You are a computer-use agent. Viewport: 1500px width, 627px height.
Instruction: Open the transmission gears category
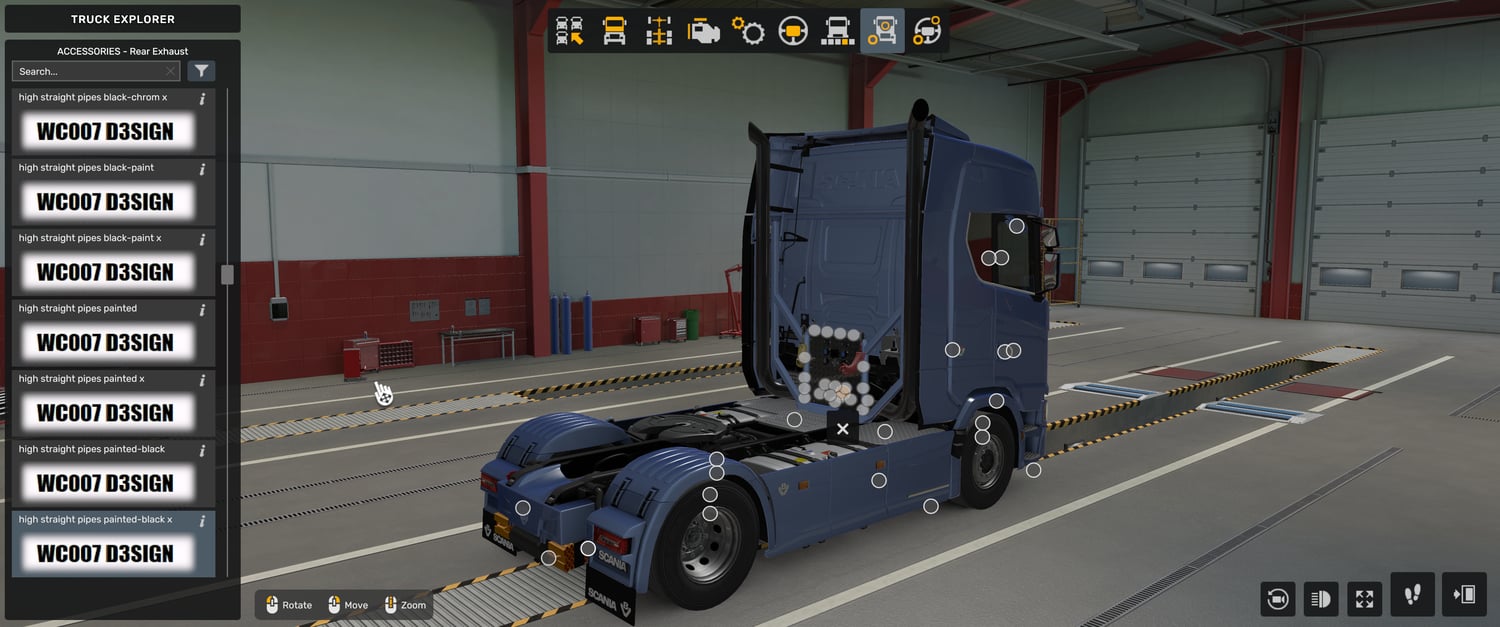tap(748, 31)
